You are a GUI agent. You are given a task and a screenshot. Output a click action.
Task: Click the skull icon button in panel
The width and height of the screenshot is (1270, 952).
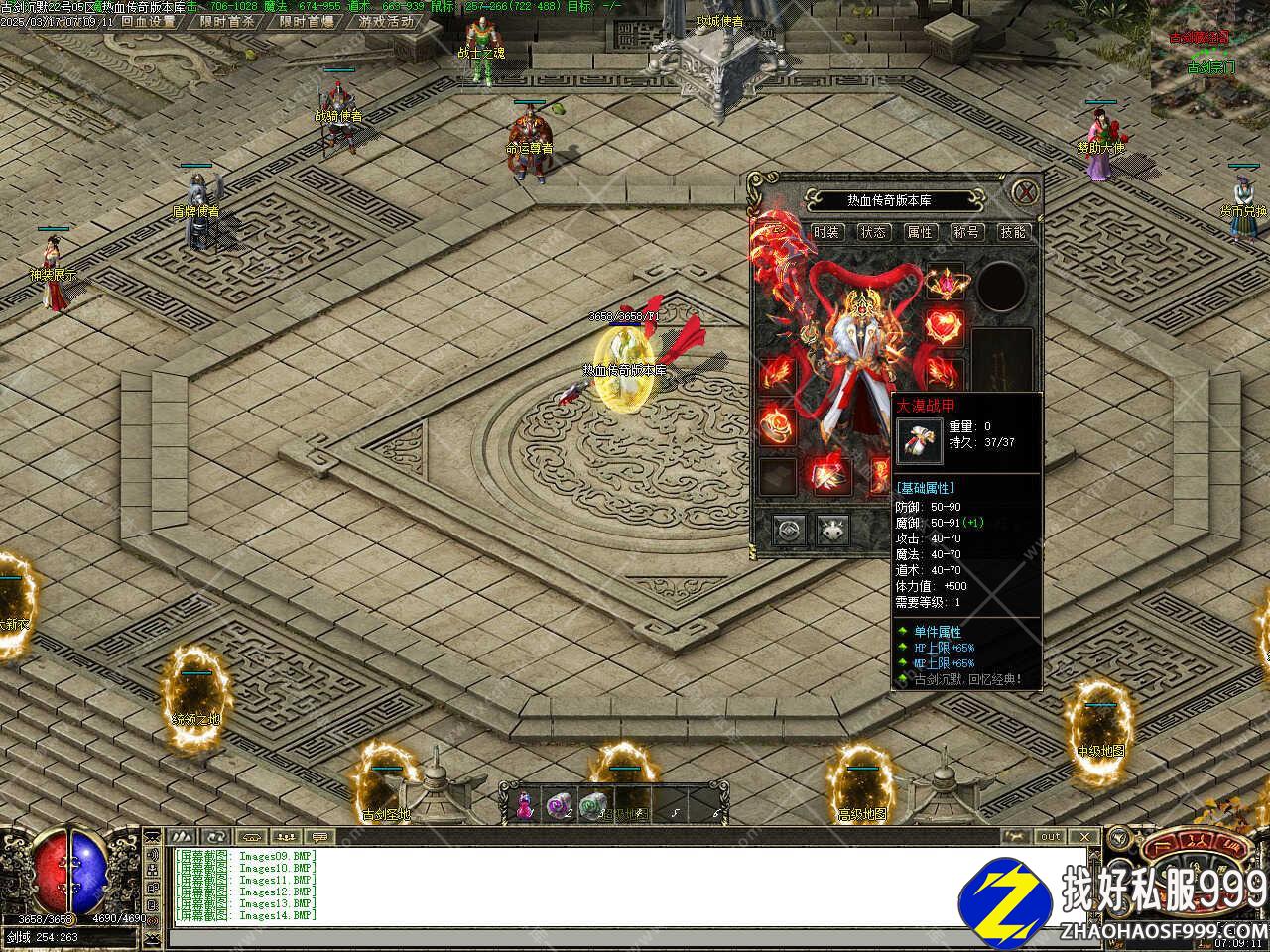point(832,530)
